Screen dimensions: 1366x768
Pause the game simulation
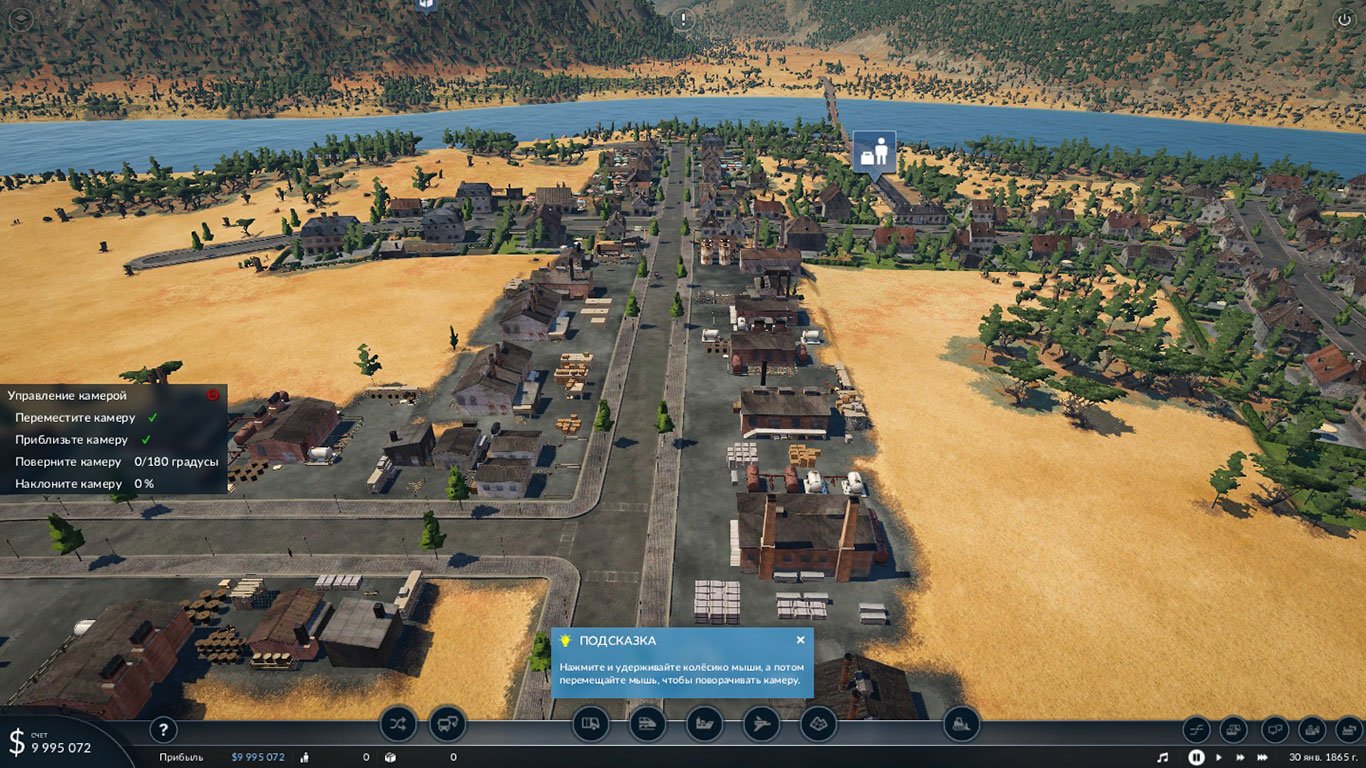[1196, 757]
